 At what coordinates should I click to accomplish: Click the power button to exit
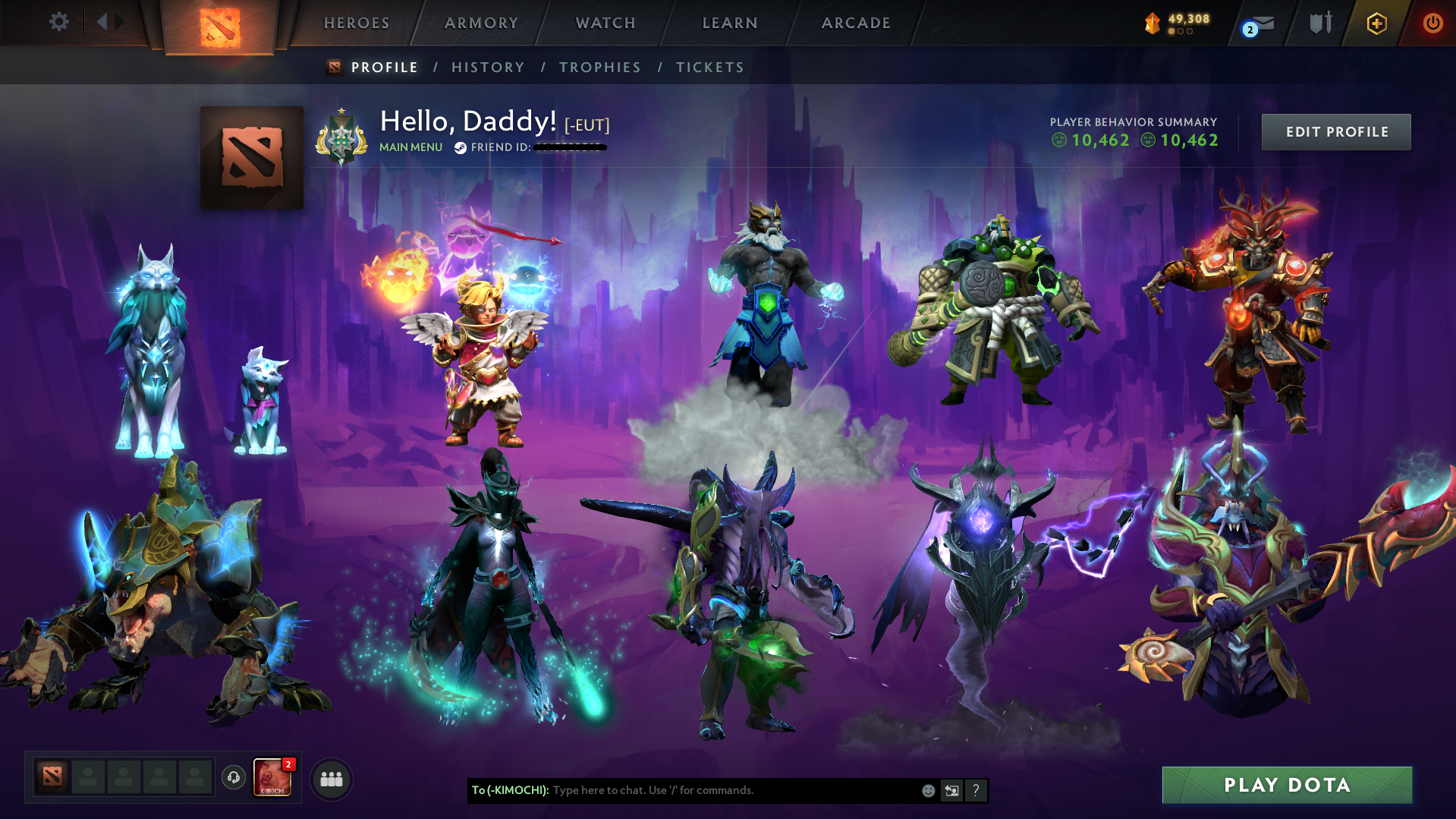click(x=1432, y=23)
